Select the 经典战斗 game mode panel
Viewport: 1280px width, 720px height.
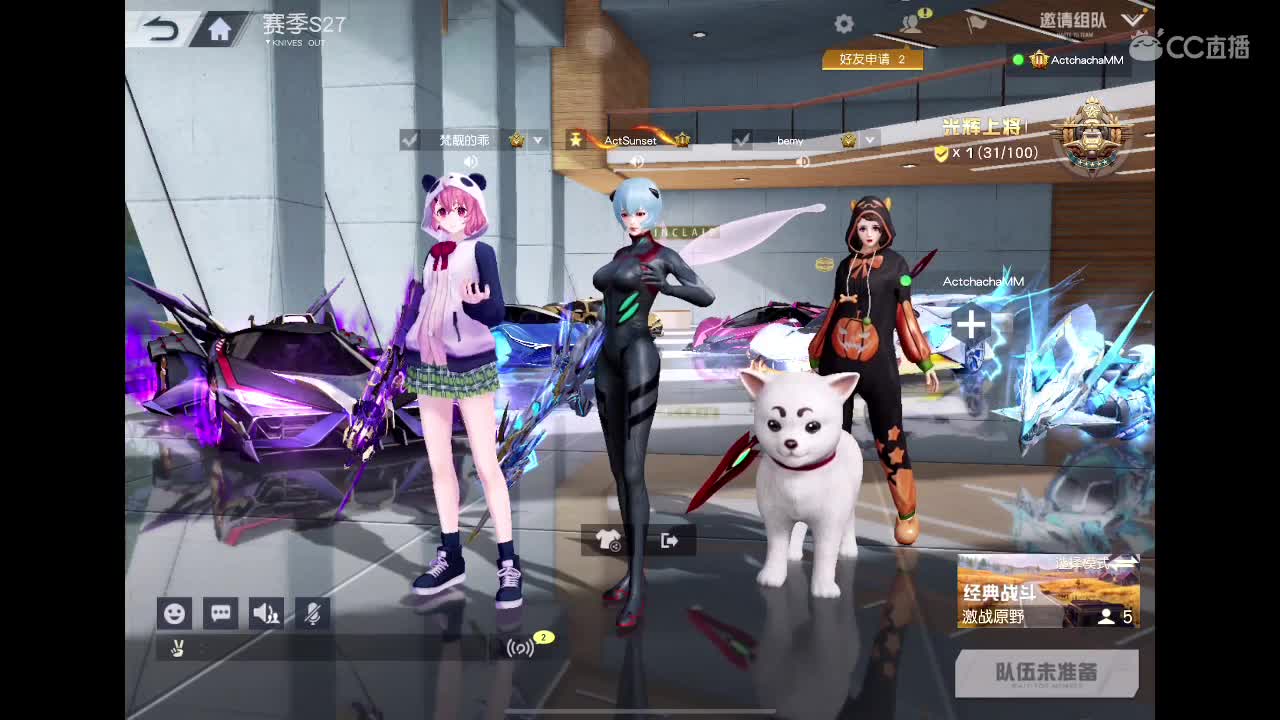pyautogui.click(x=1048, y=590)
